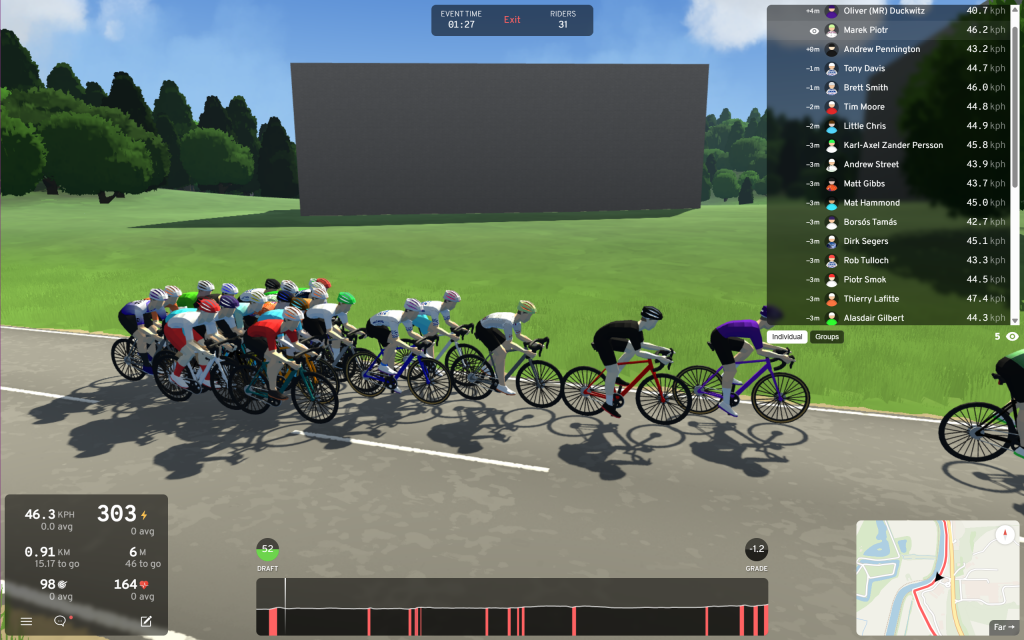Open the hamburger menu in the stats panel
This screenshot has width=1024, height=640.
(27, 621)
